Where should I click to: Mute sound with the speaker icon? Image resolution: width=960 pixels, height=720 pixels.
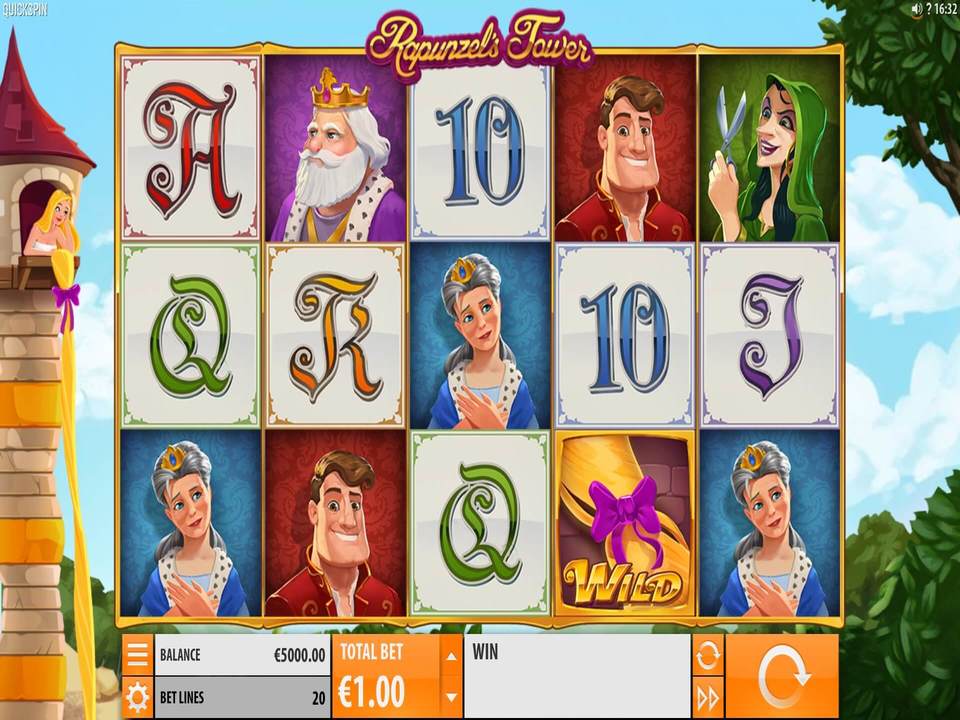click(x=917, y=9)
